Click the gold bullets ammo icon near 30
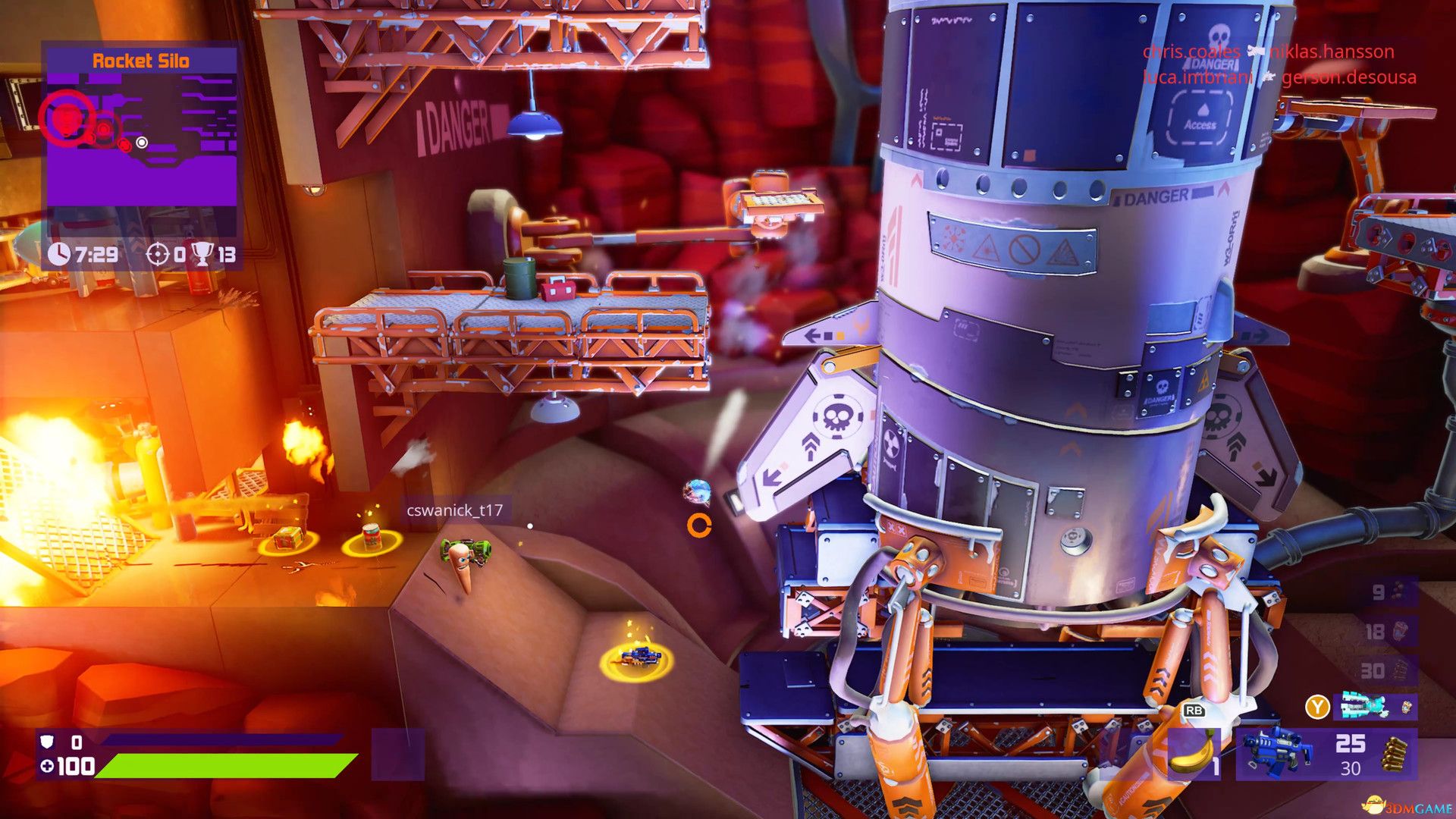 click(1394, 753)
